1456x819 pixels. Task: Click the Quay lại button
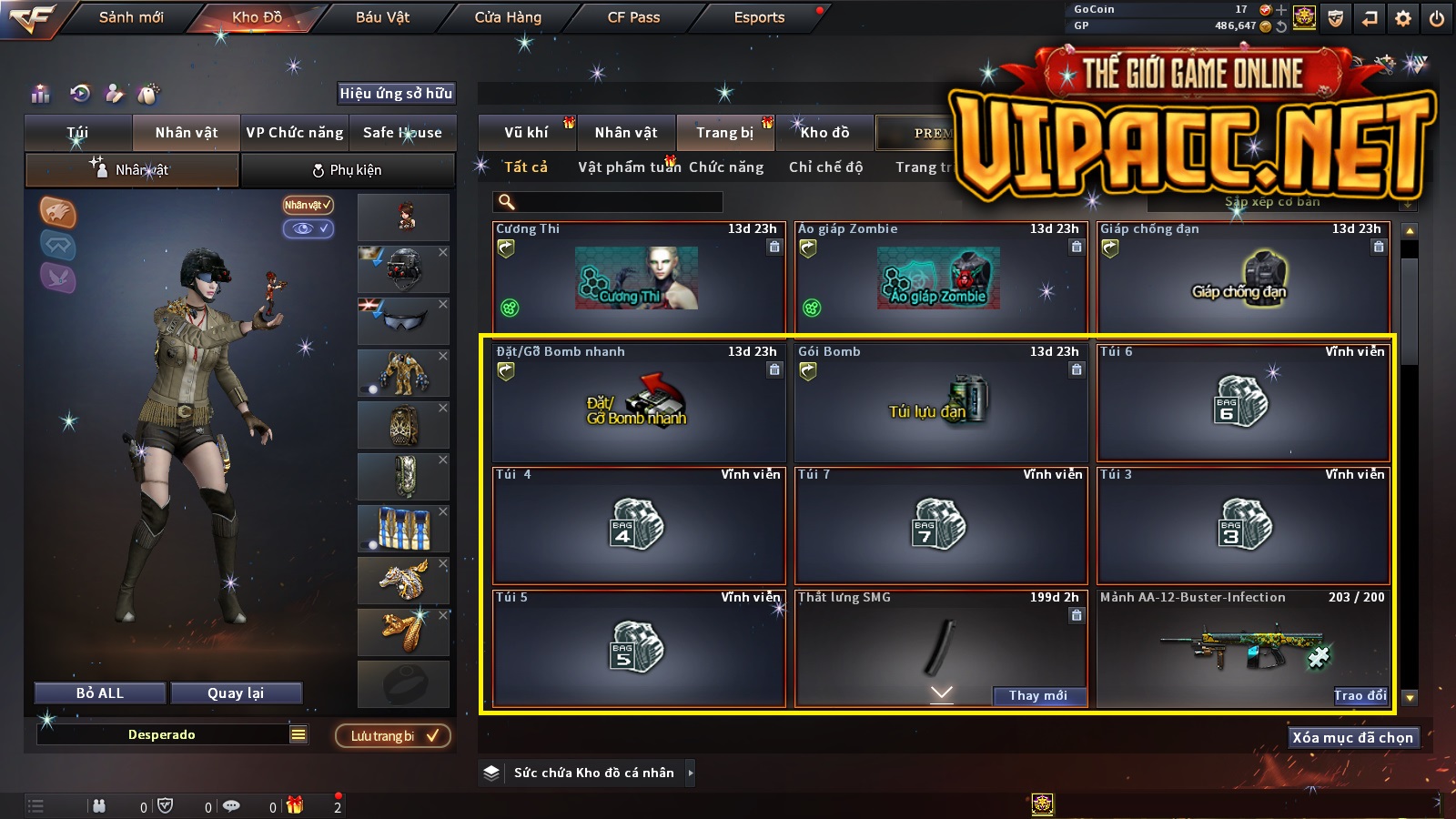[x=236, y=693]
